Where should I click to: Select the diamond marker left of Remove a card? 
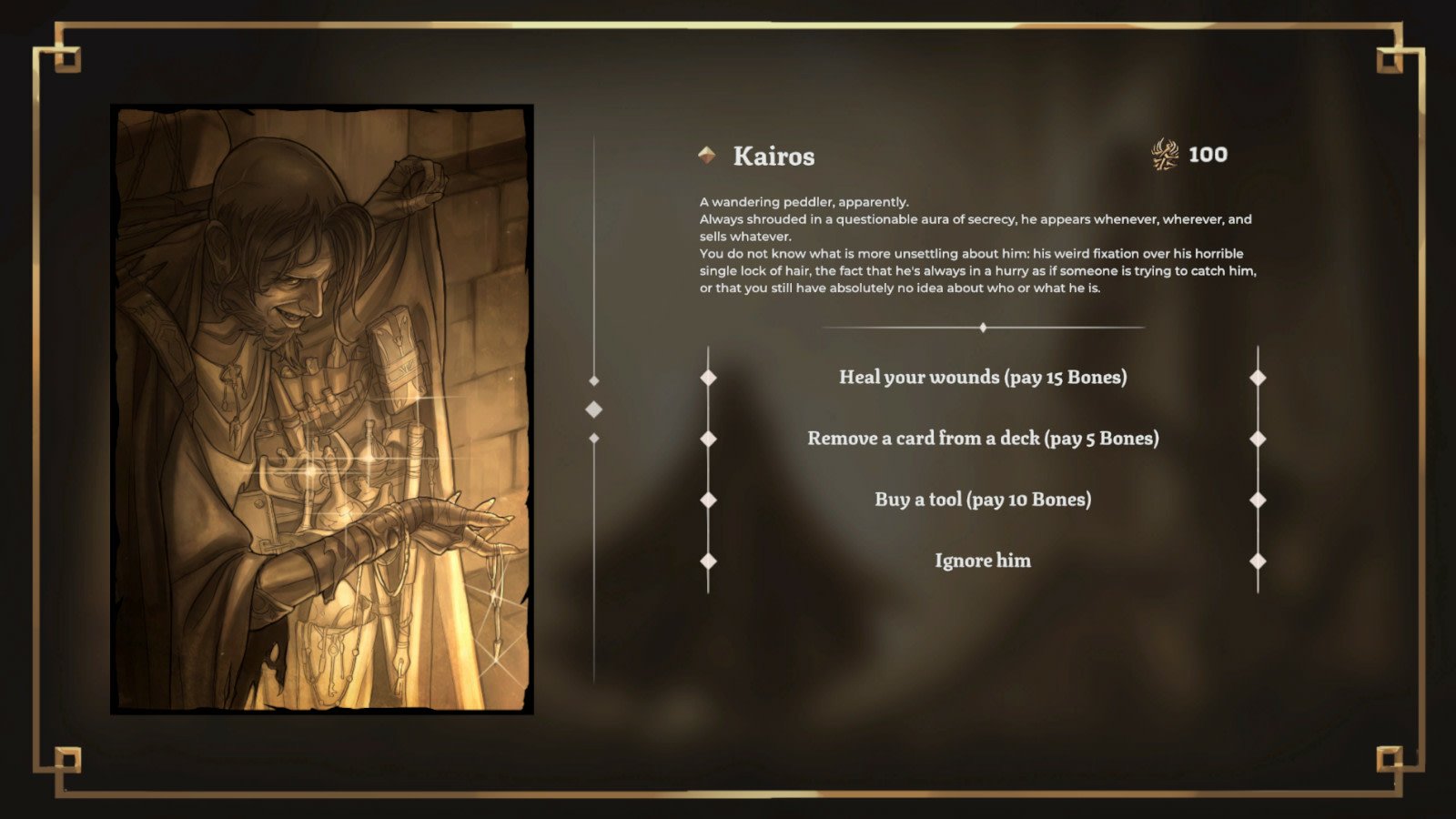tap(706, 438)
